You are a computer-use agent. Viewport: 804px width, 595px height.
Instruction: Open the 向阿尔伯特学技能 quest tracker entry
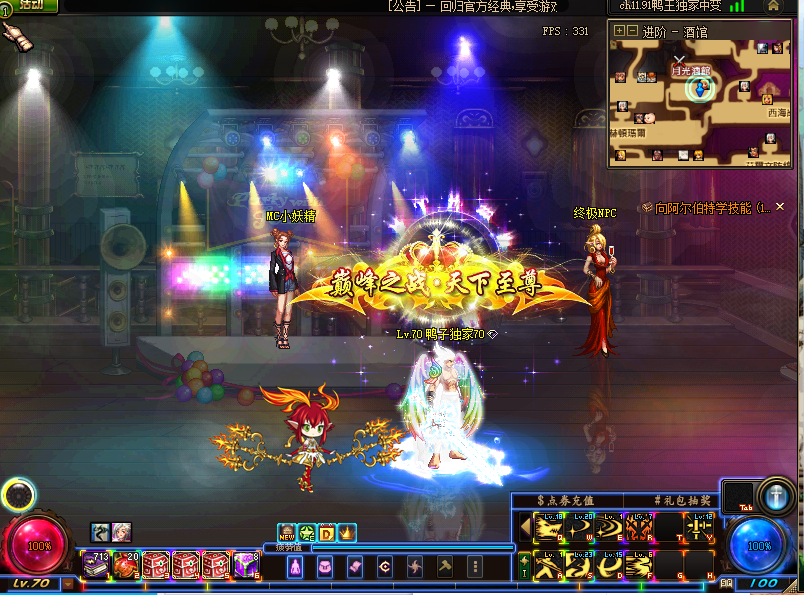[x=713, y=208]
